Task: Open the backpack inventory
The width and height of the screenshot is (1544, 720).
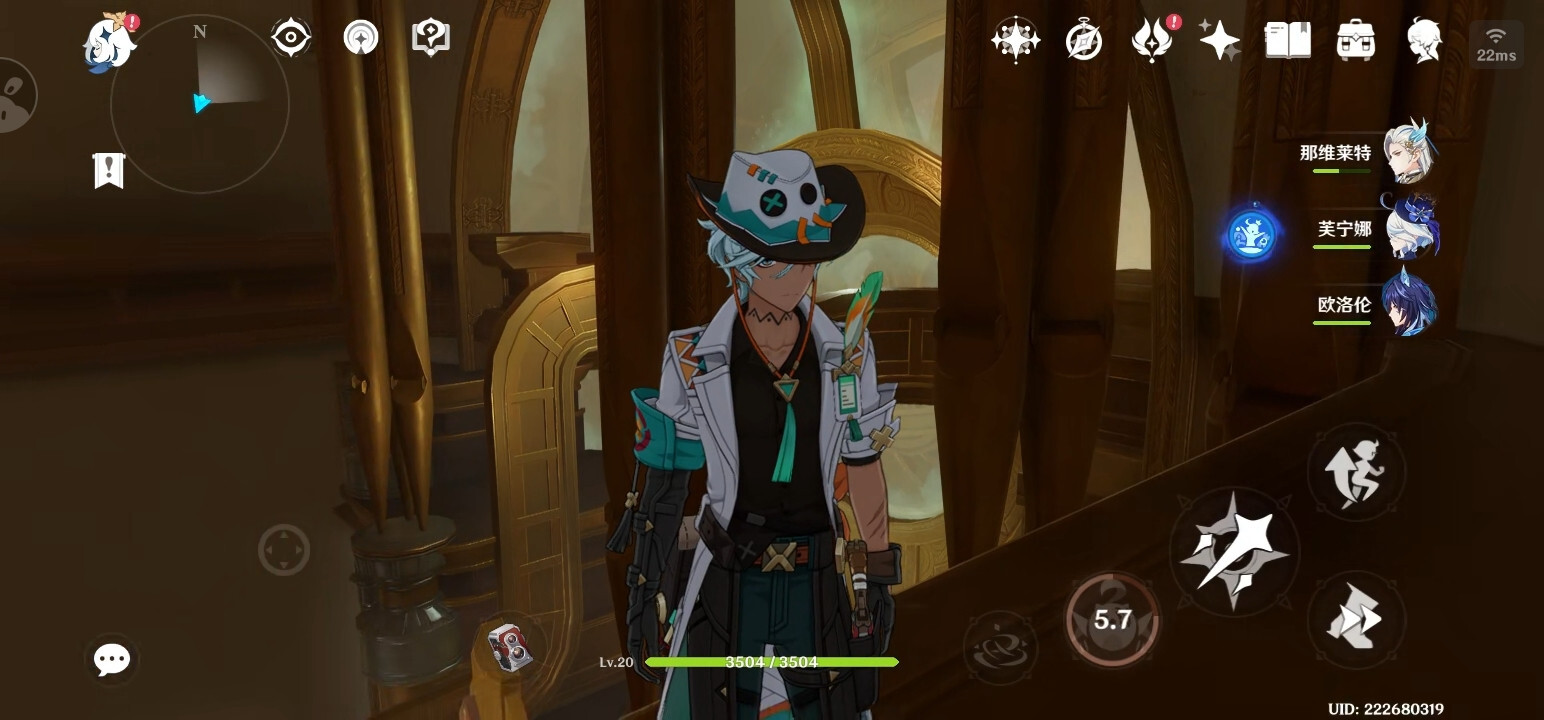Action: coord(1355,41)
